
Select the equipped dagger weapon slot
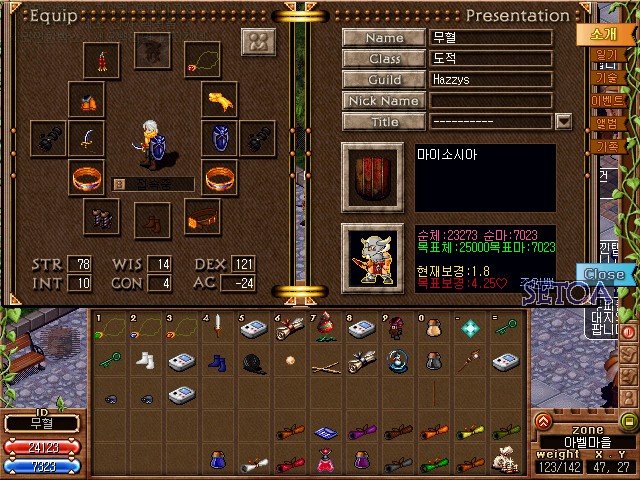coord(88,138)
